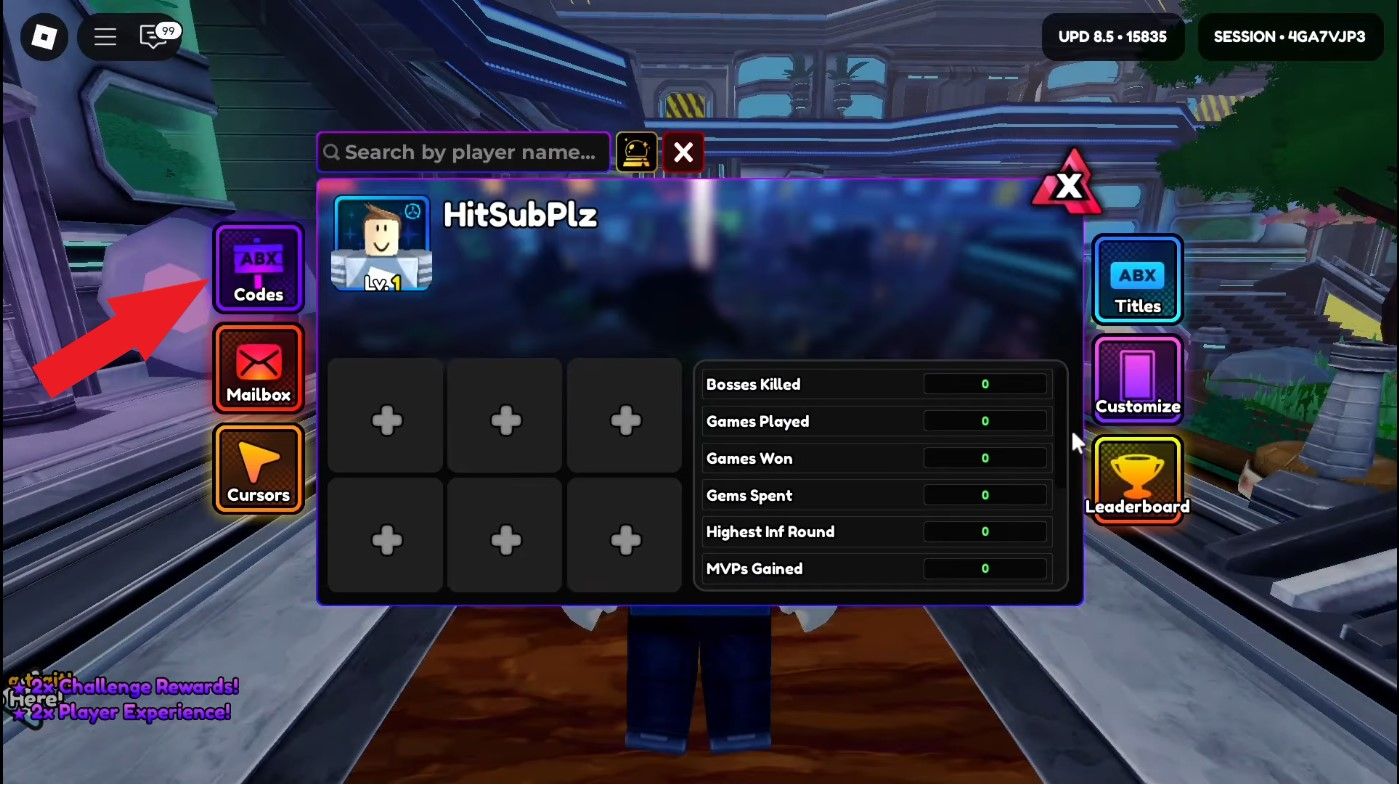
Task: Click the SESSION • 4GA7VJP3 label
Action: [x=1289, y=36]
